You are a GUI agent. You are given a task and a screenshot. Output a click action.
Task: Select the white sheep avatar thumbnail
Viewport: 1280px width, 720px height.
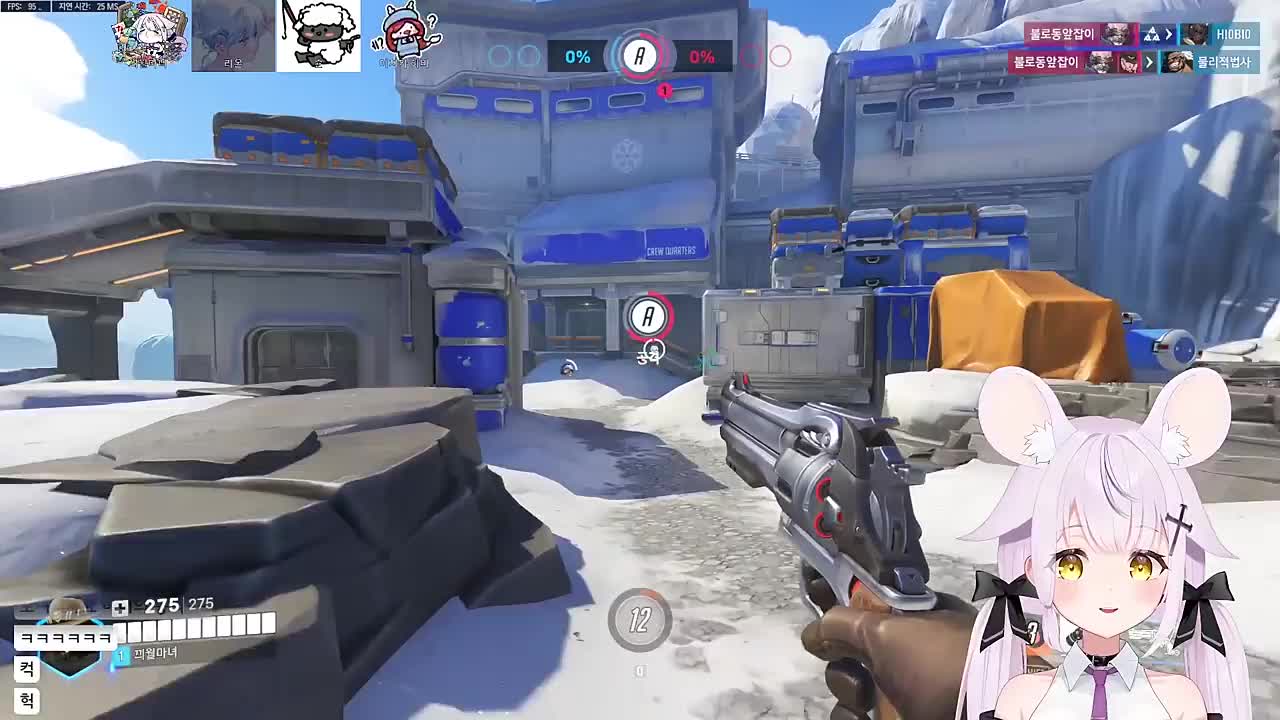coord(318,37)
